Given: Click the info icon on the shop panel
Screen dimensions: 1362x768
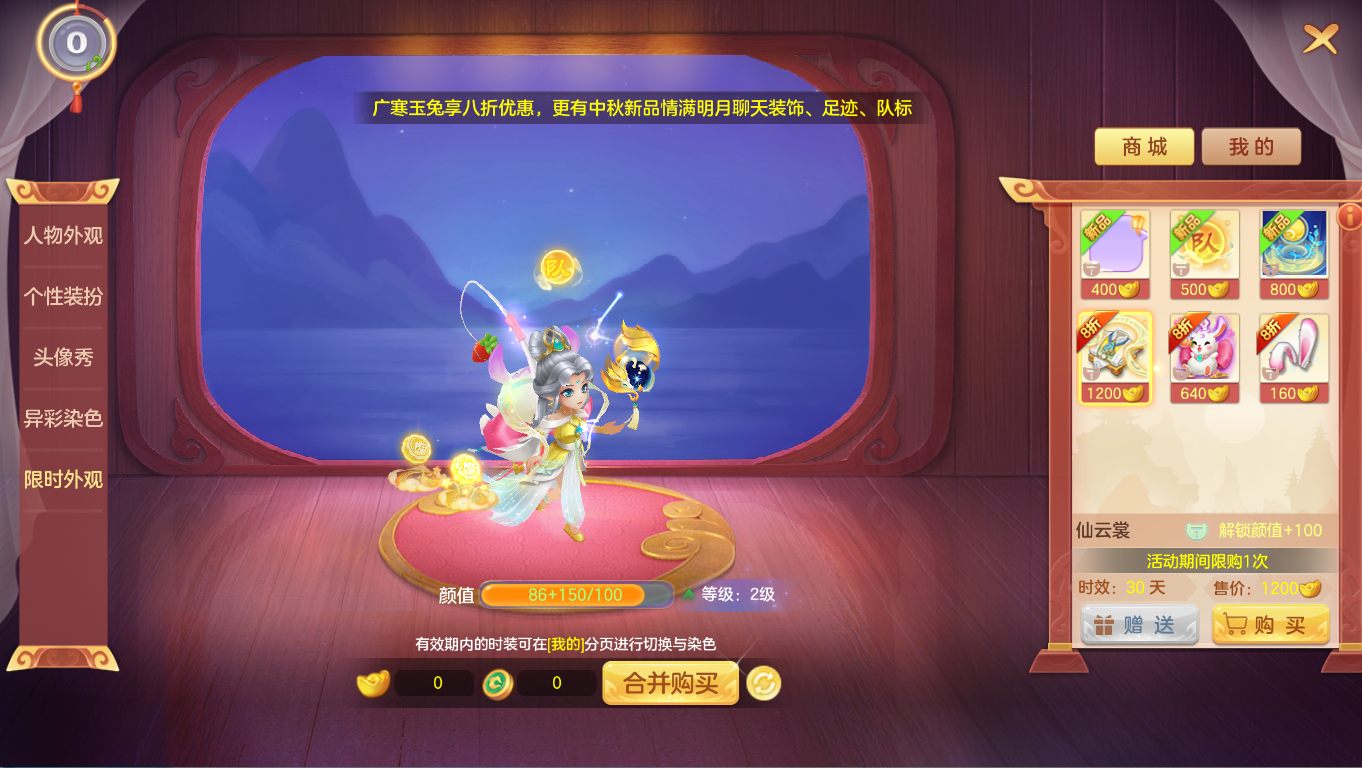Looking at the screenshot, I should point(1349,217).
